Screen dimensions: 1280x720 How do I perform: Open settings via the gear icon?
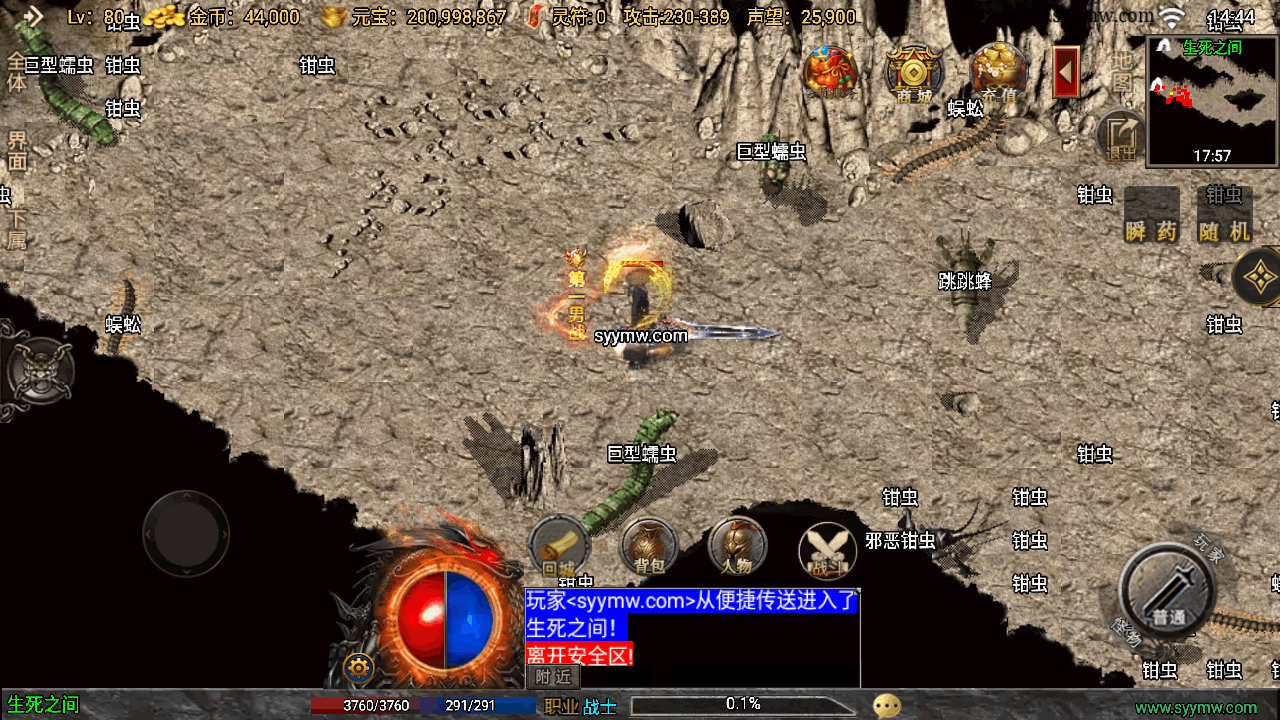(x=358, y=667)
